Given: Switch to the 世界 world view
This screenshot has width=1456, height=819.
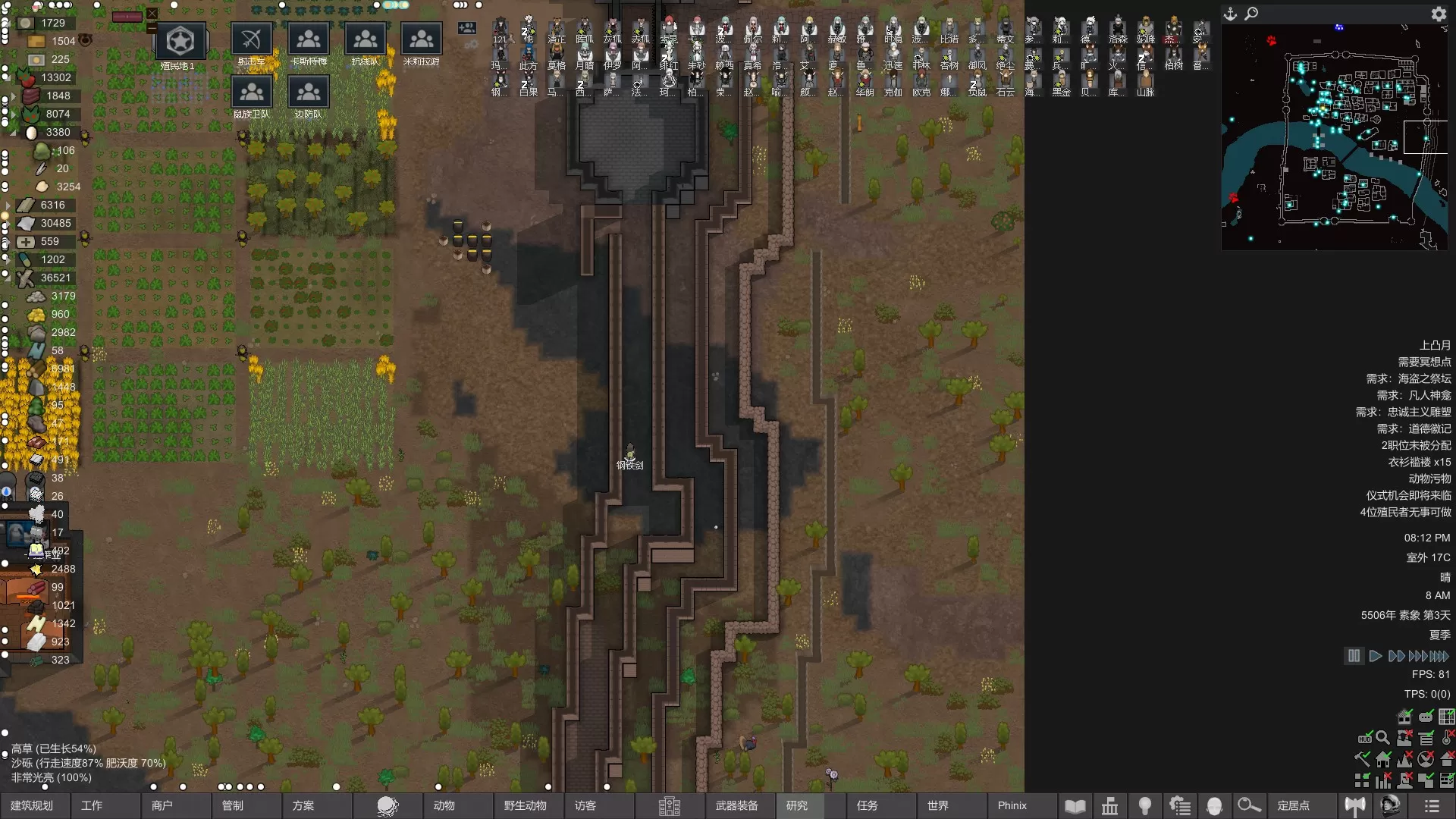Looking at the screenshot, I should coord(938,805).
